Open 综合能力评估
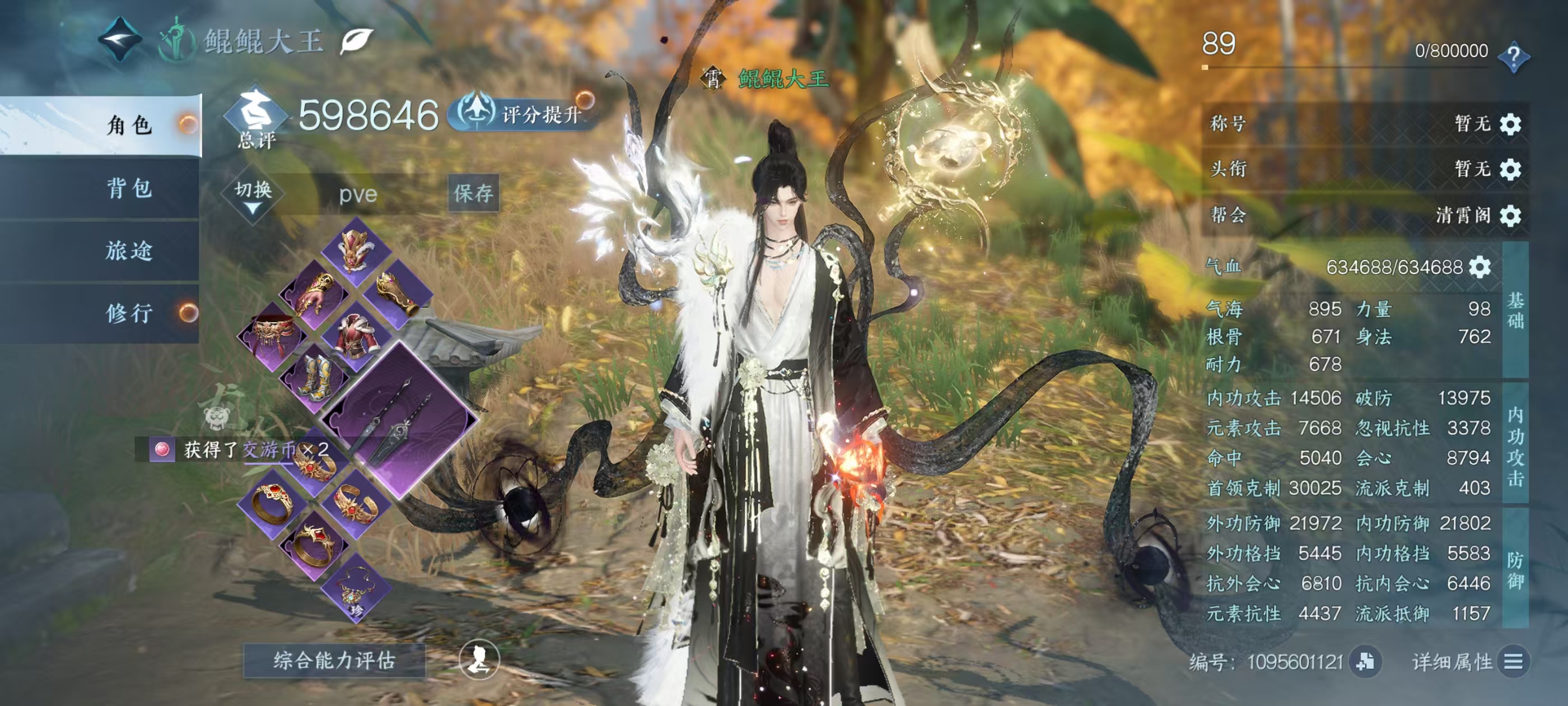This screenshot has width=1568, height=706. (x=334, y=660)
